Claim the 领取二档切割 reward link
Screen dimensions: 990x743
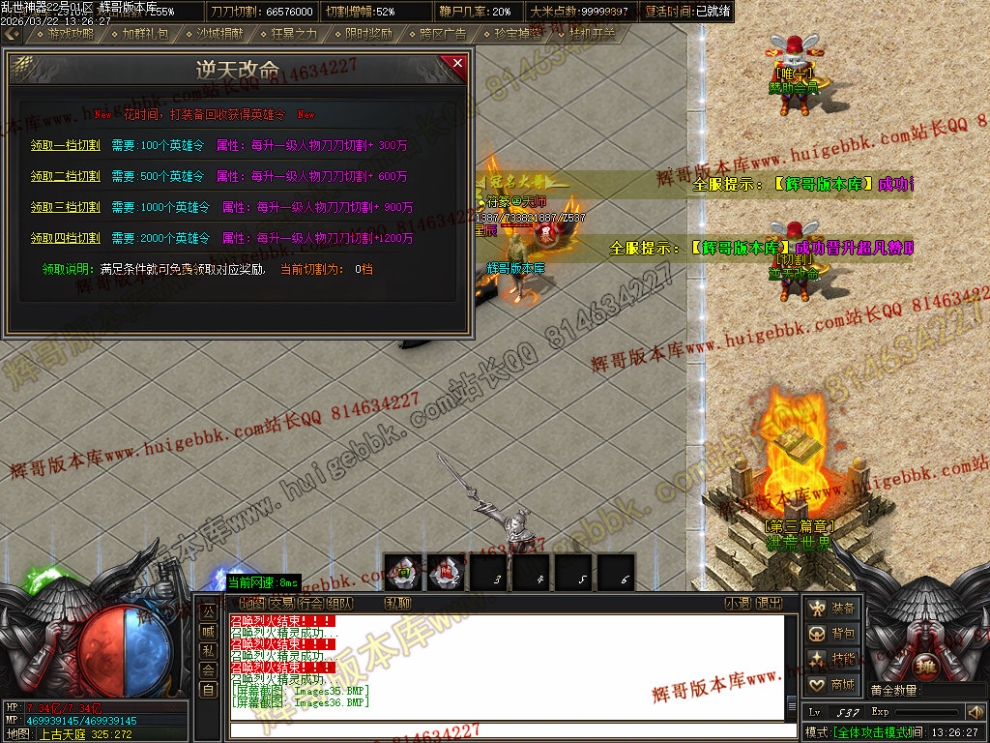pos(65,176)
